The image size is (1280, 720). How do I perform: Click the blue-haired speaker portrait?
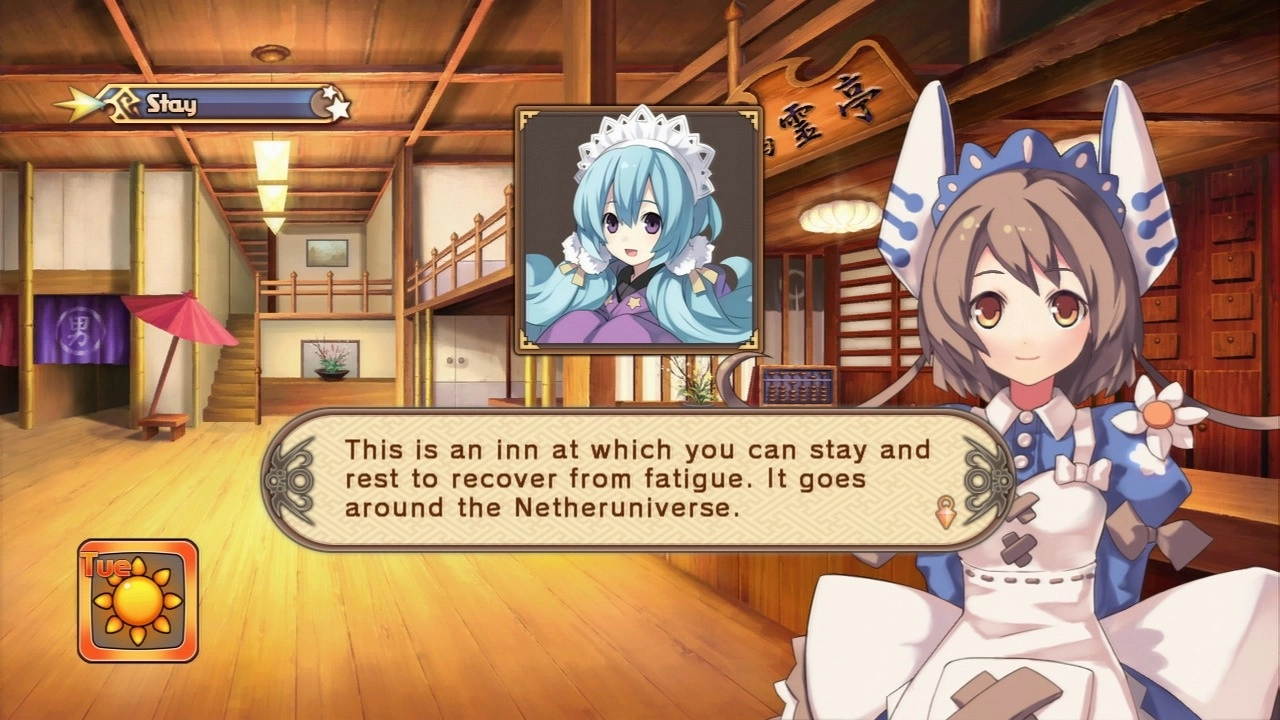pyautogui.click(x=639, y=230)
